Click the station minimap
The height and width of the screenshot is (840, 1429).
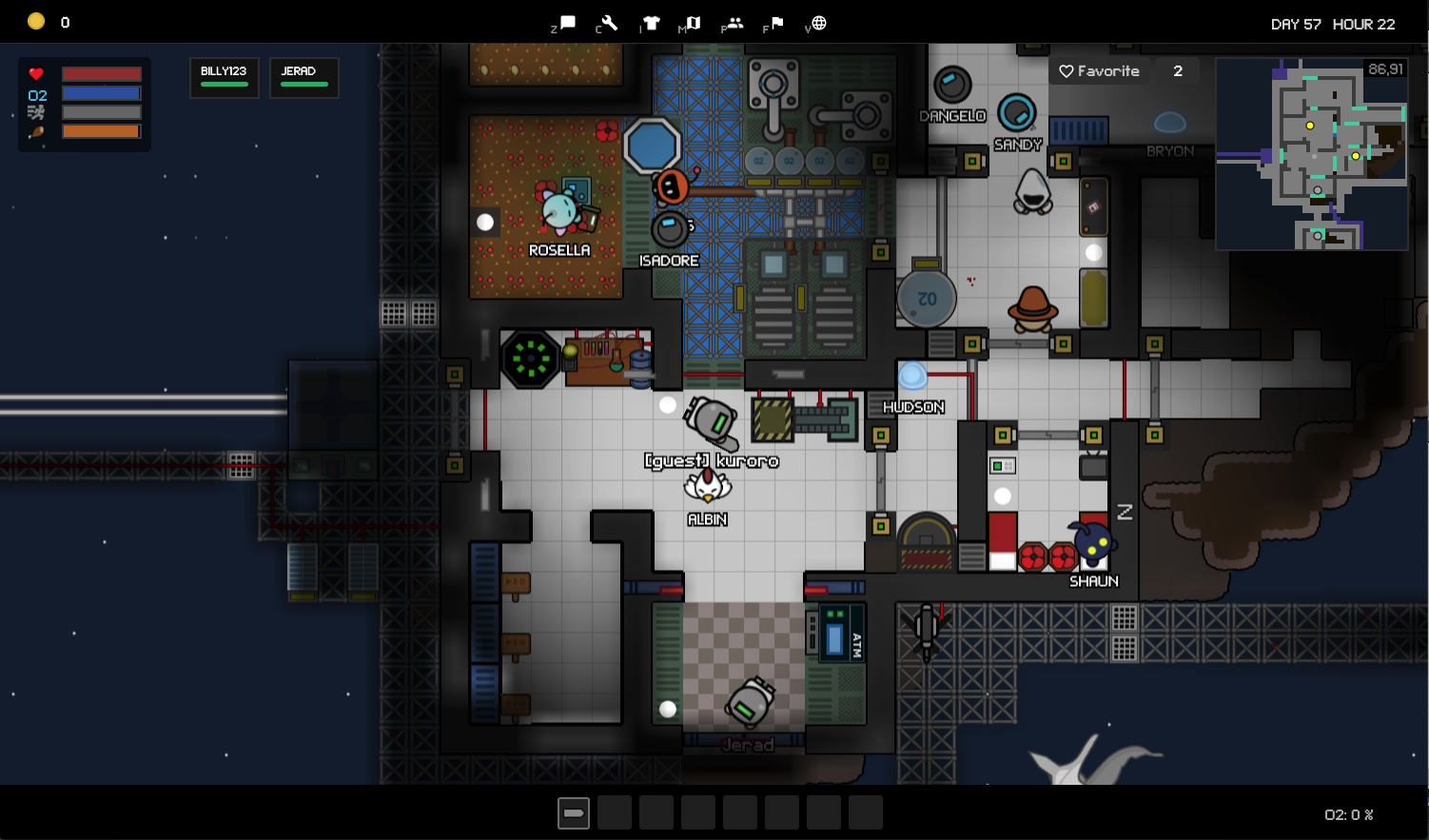pyautogui.click(x=1311, y=154)
